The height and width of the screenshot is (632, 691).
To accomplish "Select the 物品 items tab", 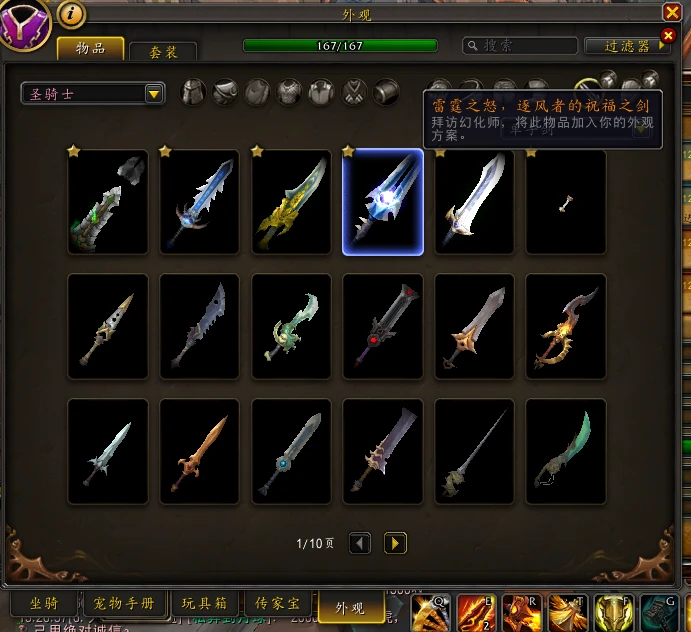I will [91, 48].
